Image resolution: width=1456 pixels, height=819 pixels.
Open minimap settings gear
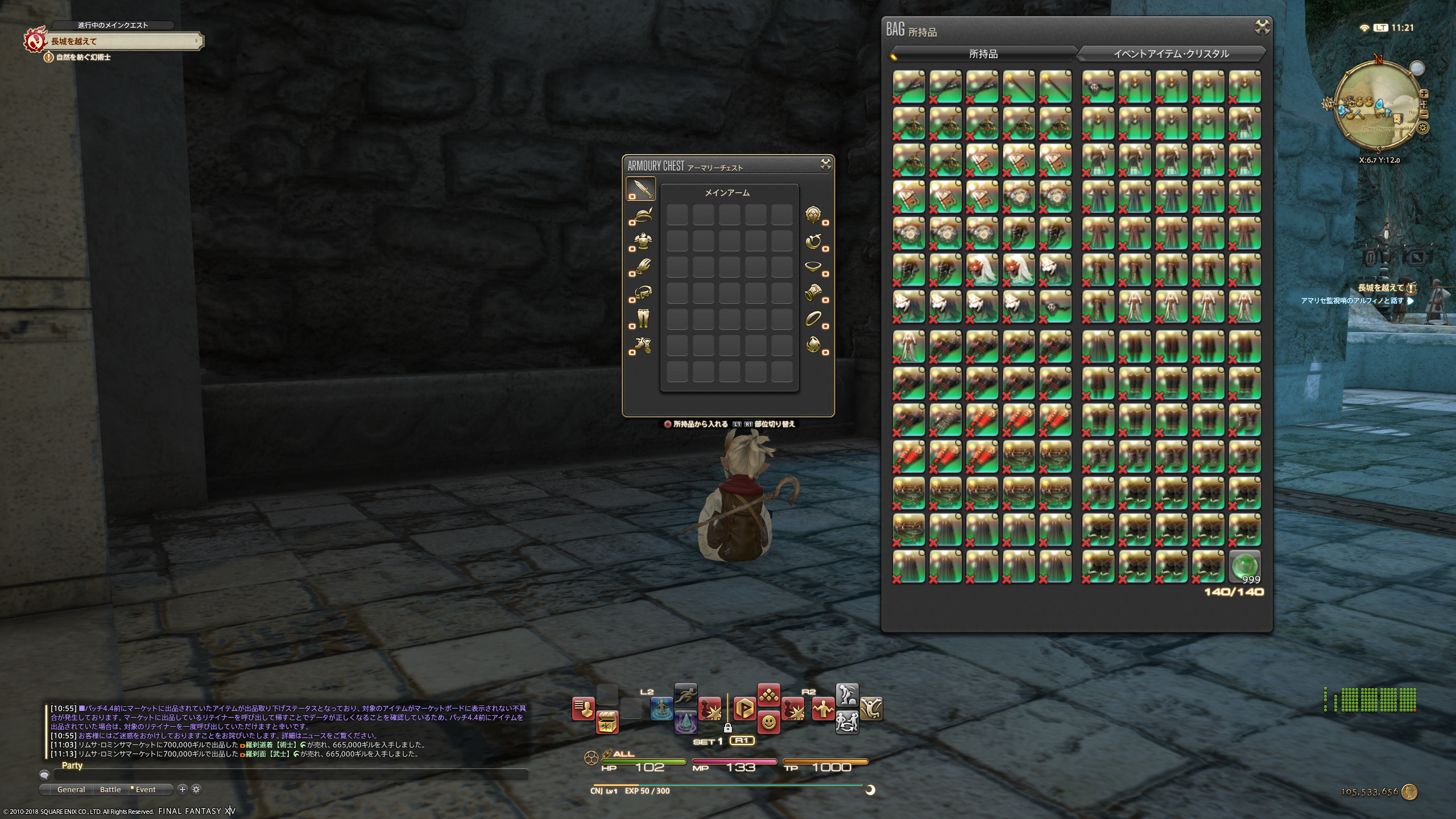tap(1423, 128)
